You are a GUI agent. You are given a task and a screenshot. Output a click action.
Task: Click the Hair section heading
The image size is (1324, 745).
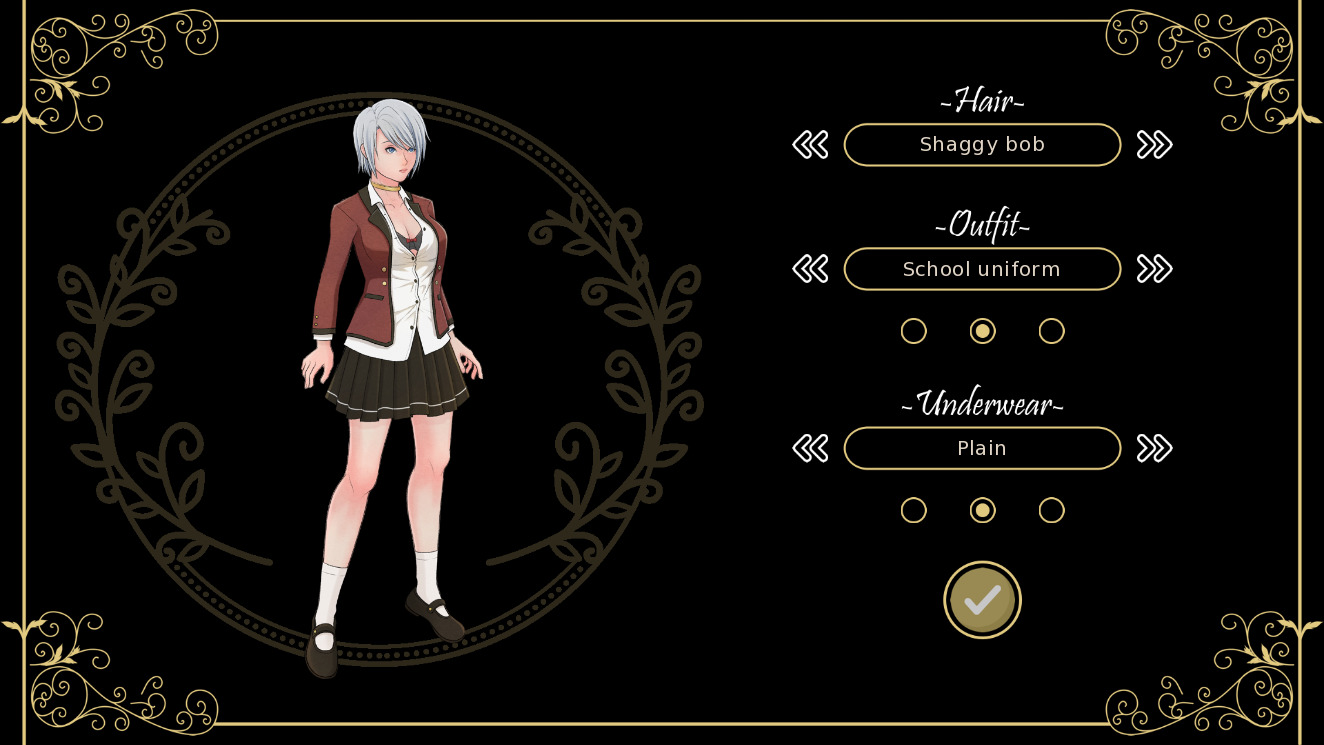(982, 100)
